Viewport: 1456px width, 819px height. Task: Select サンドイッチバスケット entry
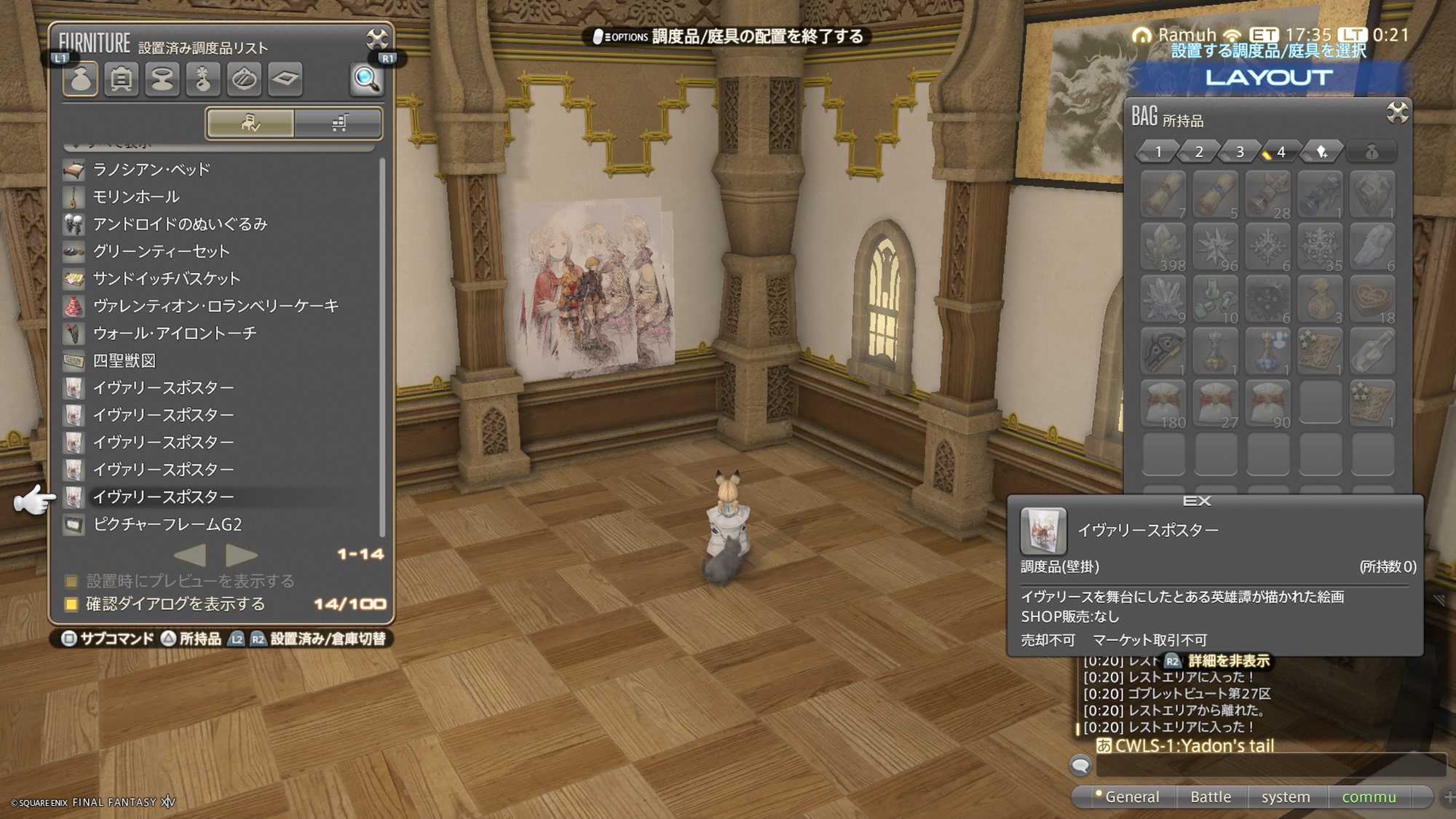coord(166,279)
